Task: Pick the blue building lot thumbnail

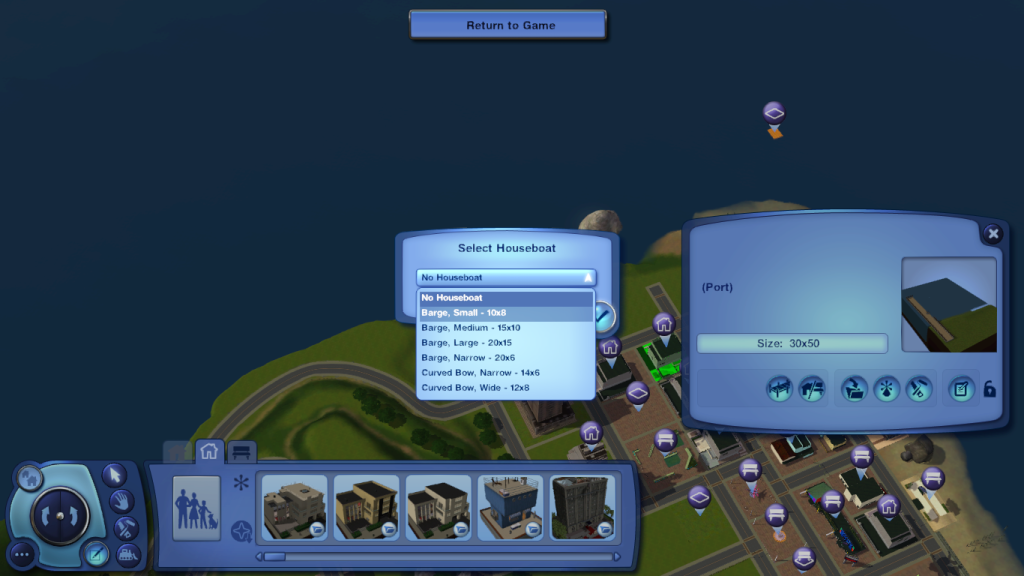Action: tap(510, 508)
